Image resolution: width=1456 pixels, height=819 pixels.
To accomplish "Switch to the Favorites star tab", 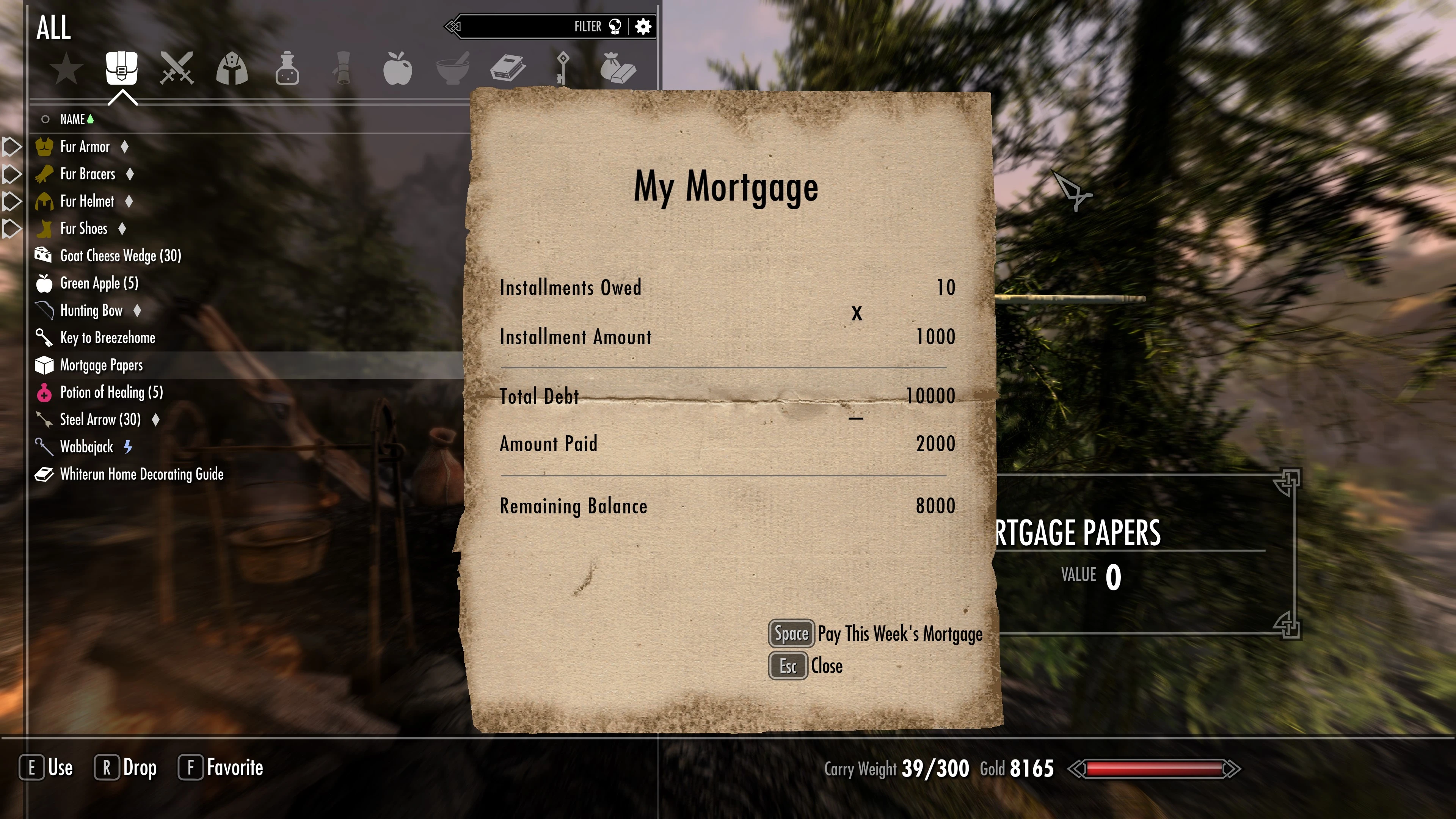I will point(66,69).
